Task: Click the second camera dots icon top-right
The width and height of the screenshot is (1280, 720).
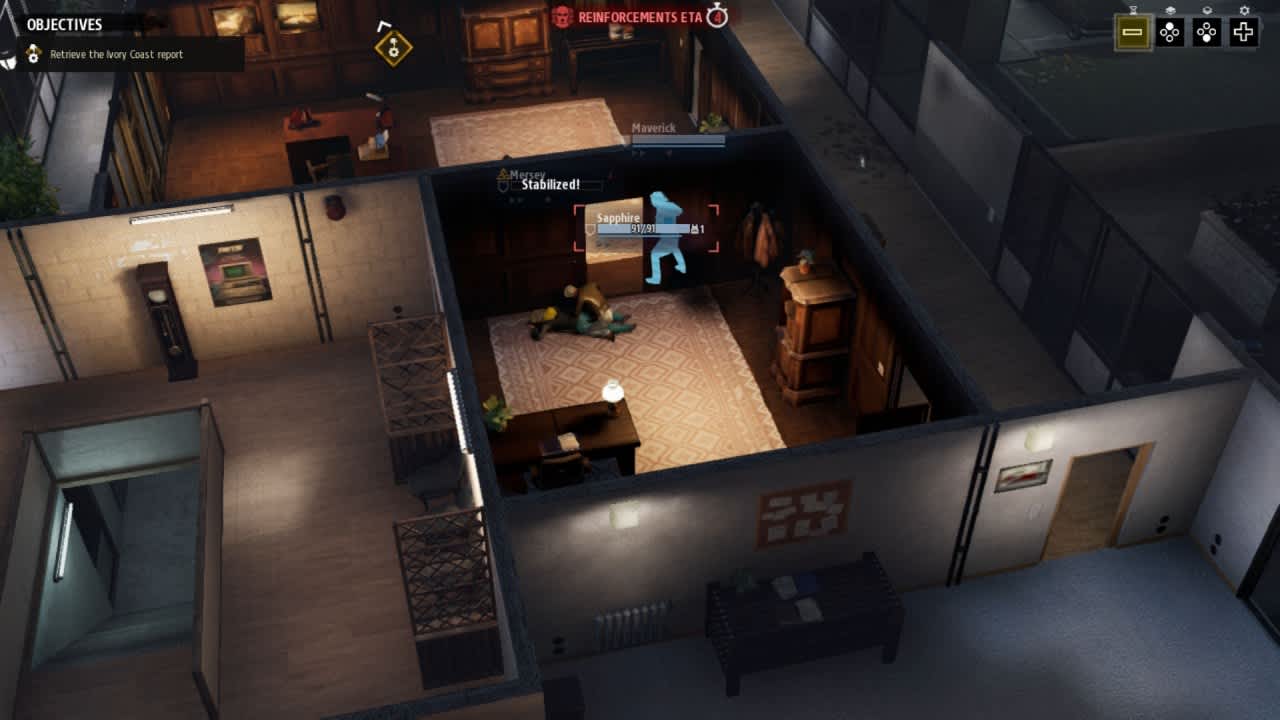Action: [1170, 32]
